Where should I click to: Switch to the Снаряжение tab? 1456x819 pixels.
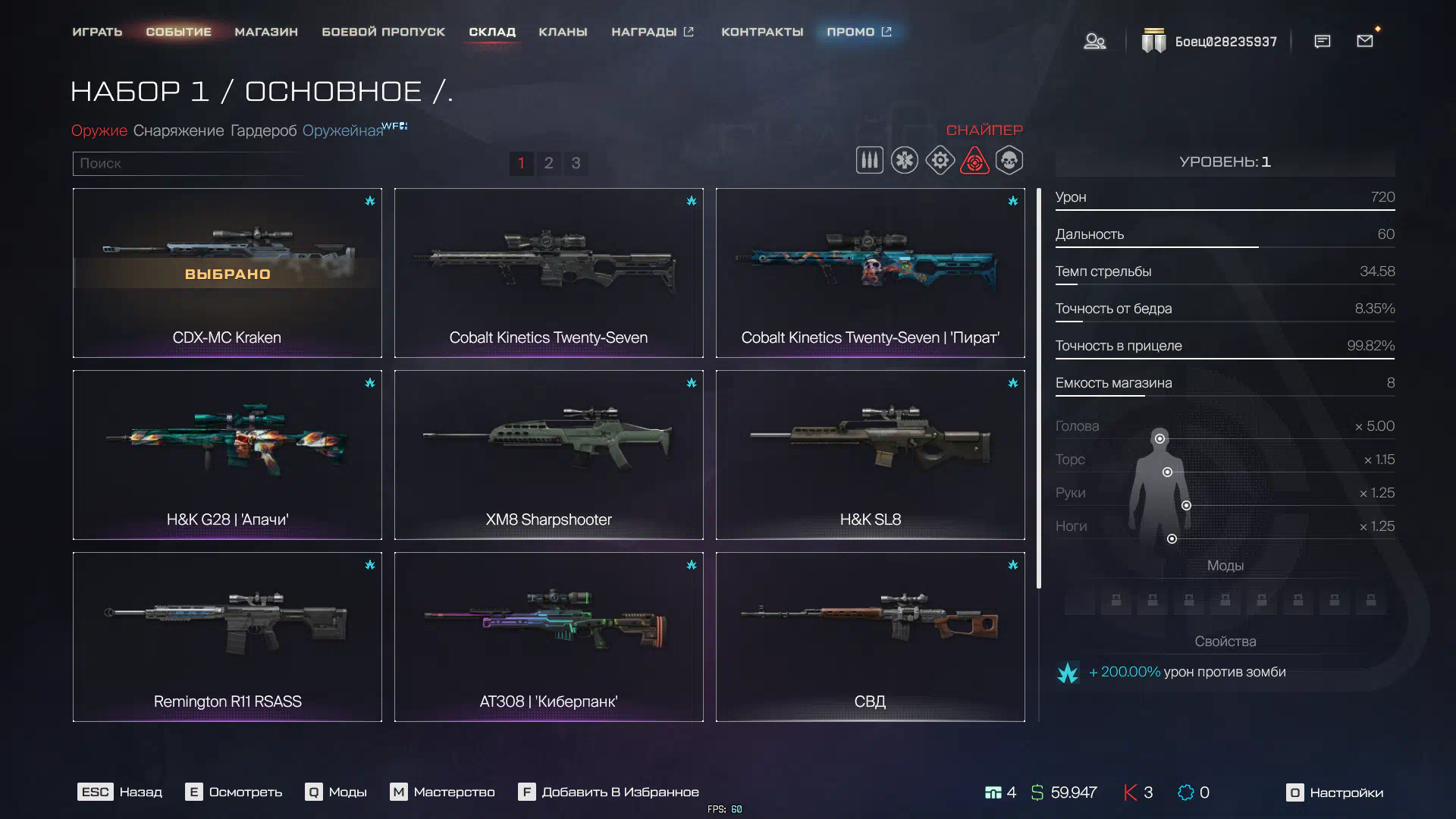click(x=178, y=130)
